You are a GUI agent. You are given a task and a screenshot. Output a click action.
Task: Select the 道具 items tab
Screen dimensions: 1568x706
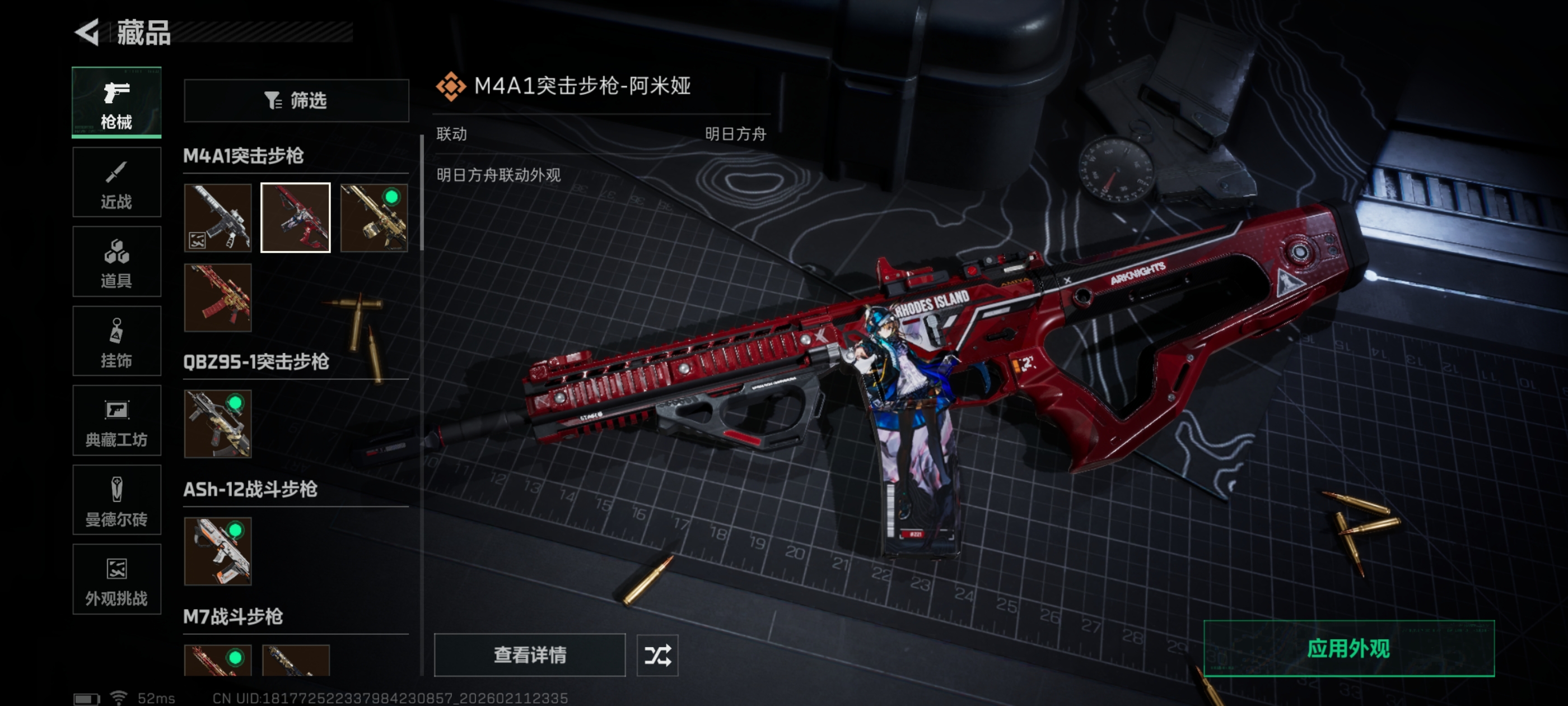click(116, 262)
